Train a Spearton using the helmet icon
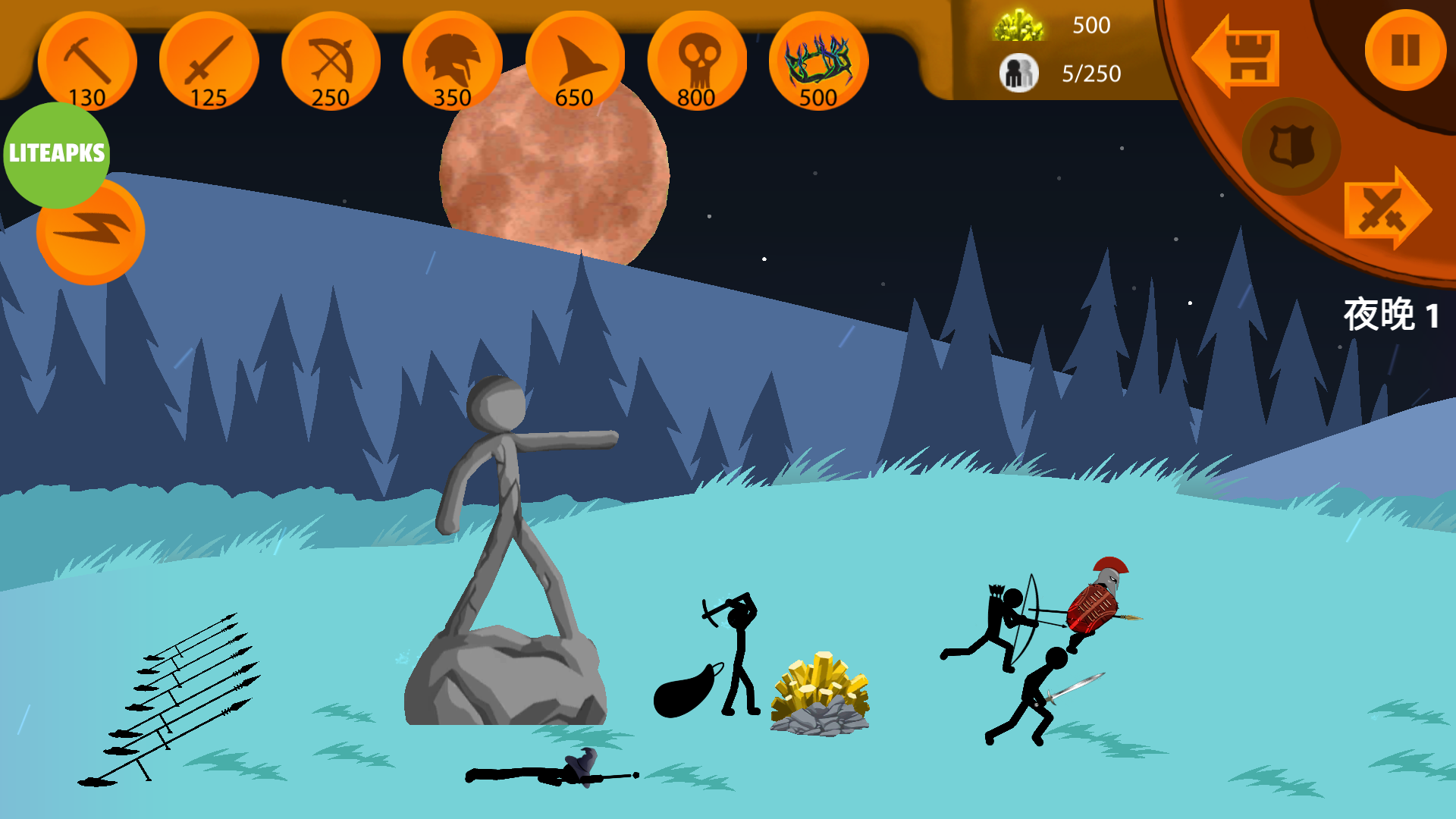1456x819 pixels. pyautogui.click(x=453, y=61)
